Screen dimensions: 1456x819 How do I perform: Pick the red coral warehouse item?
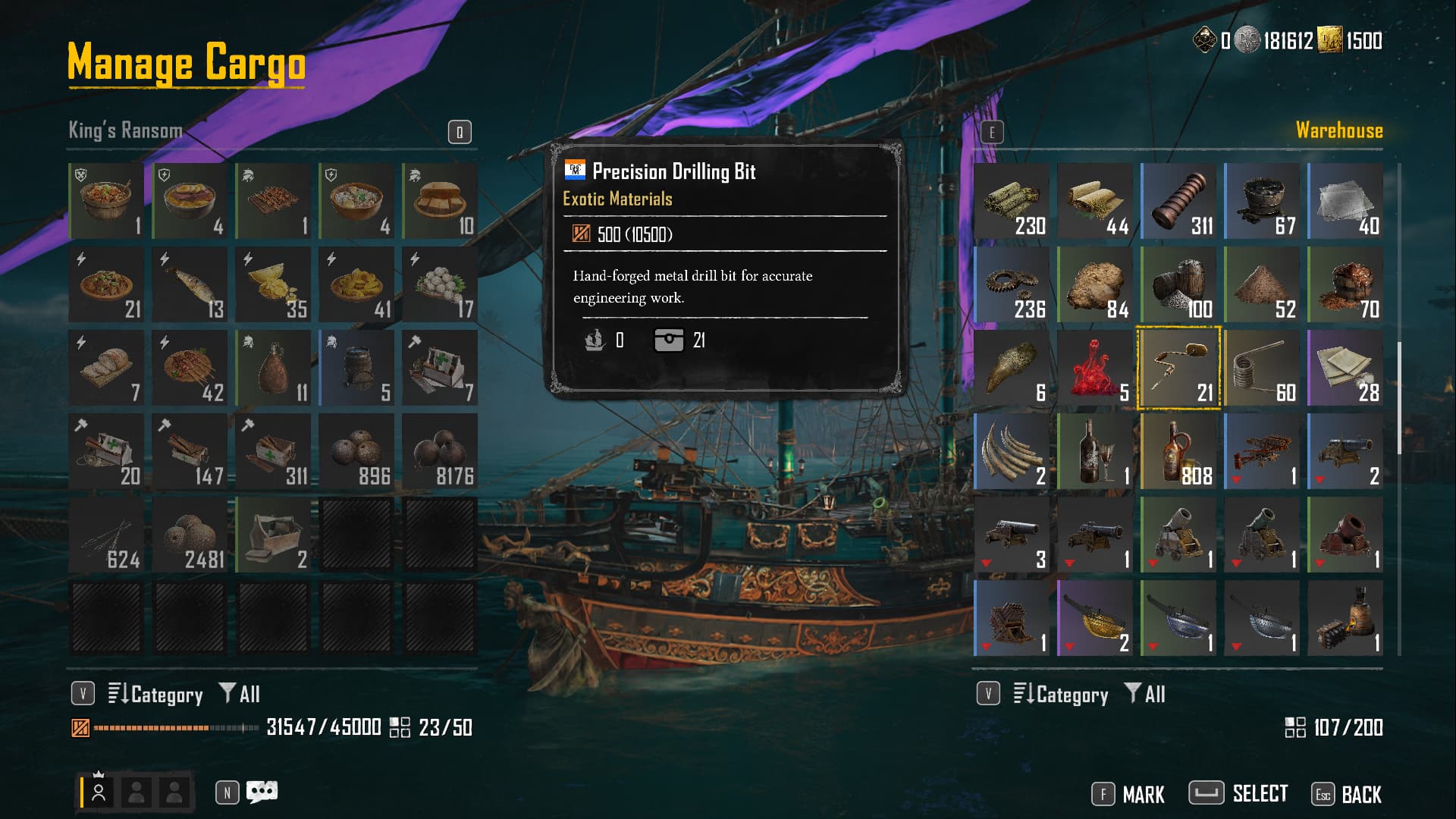[x=1095, y=369]
